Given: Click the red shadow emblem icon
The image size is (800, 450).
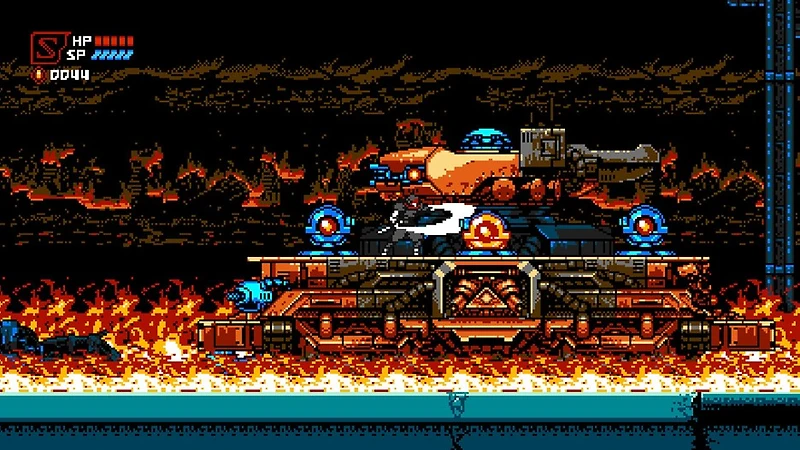Looking at the screenshot, I should pos(47,47).
